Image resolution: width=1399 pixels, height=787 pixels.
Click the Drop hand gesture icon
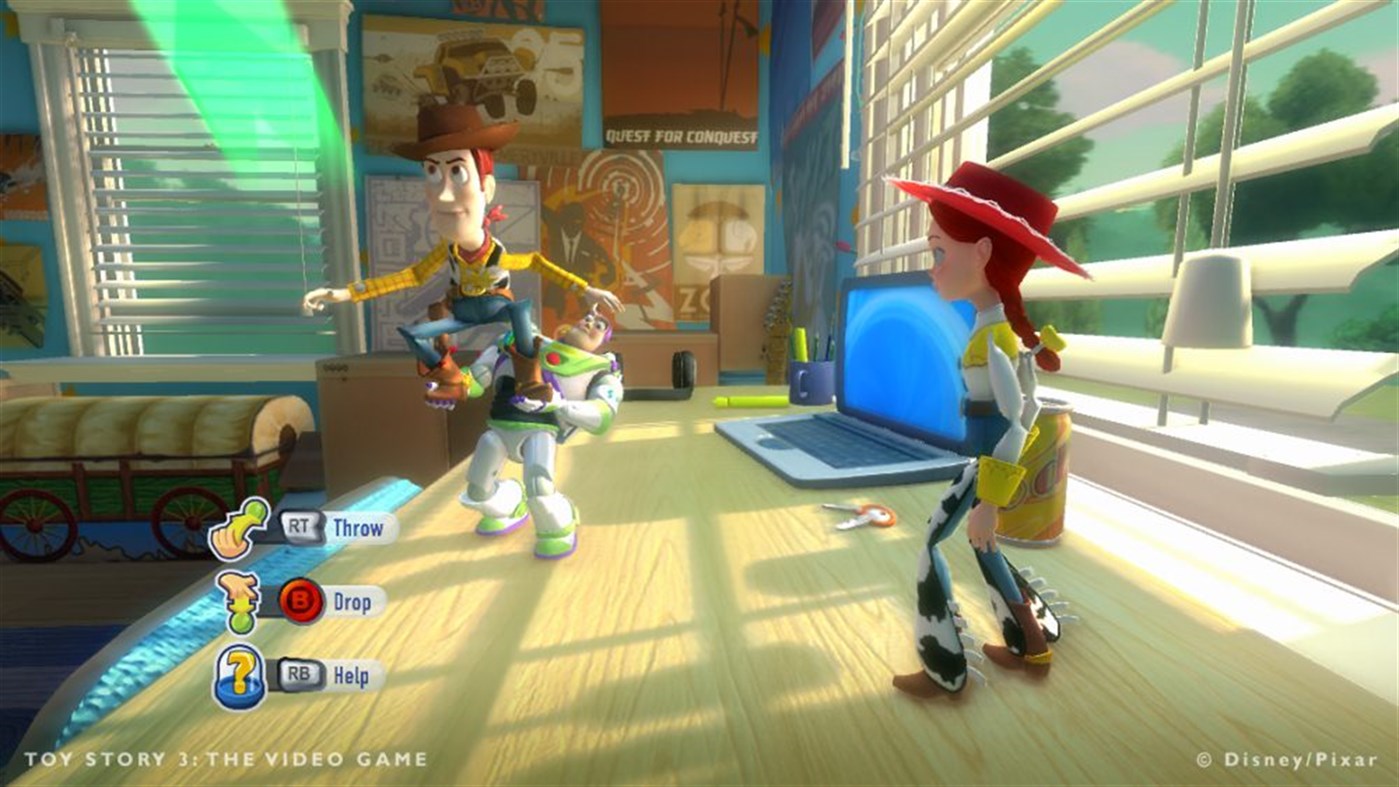(238, 600)
